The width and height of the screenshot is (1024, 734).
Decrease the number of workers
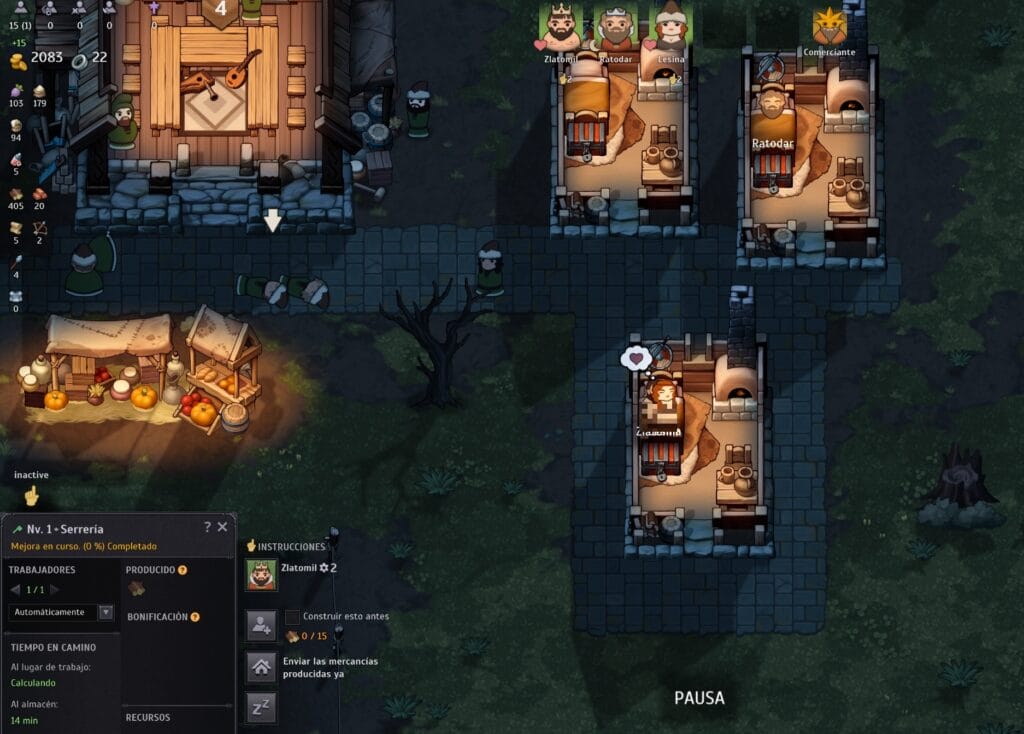pos(15,590)
